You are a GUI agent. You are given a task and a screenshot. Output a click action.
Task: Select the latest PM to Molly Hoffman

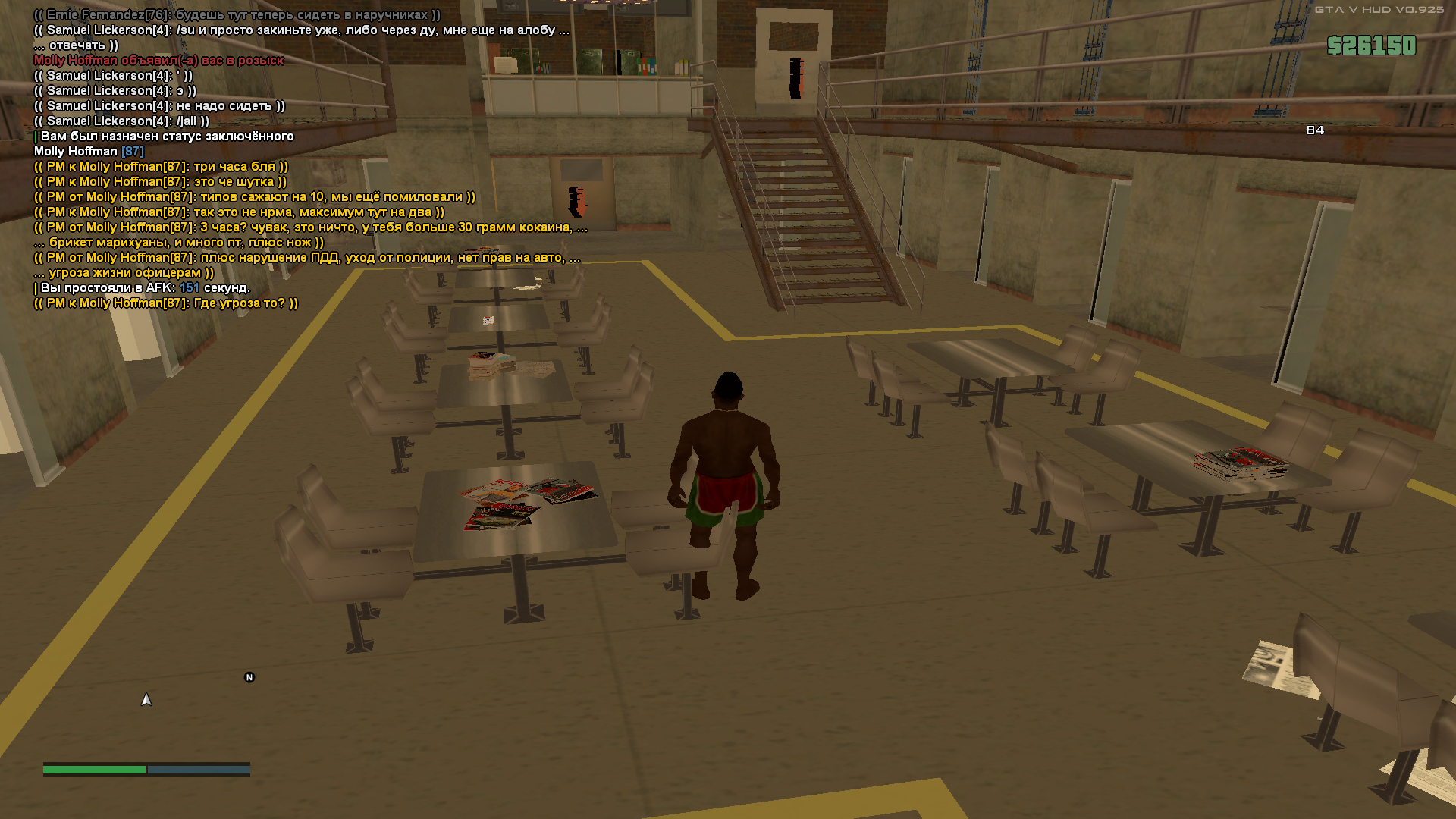point(166,303)
